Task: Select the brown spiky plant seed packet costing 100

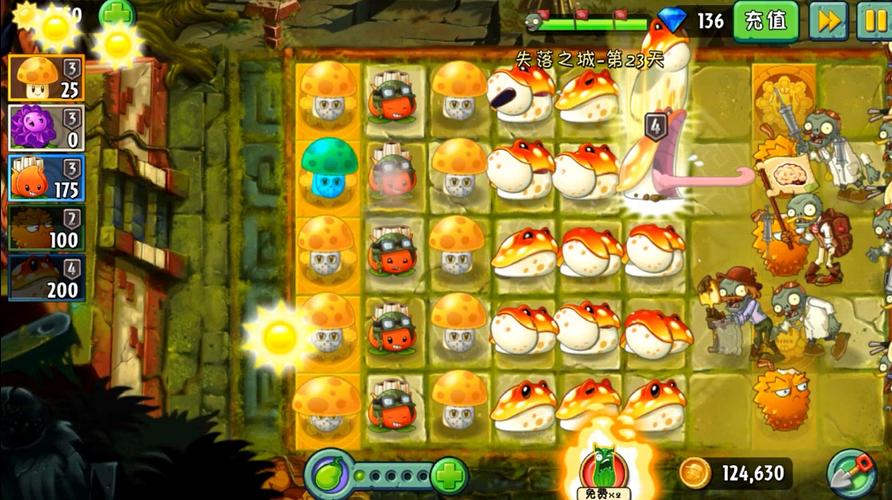Action: coord(45,228)
